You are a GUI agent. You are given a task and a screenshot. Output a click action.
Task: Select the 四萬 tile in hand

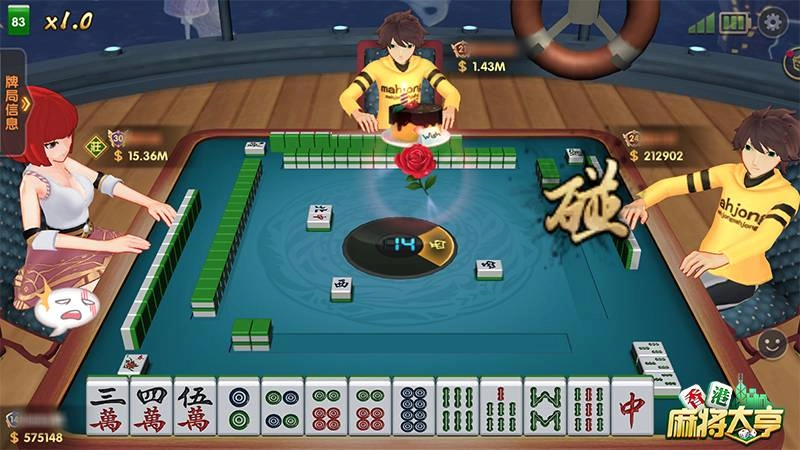tap(151, 408)
